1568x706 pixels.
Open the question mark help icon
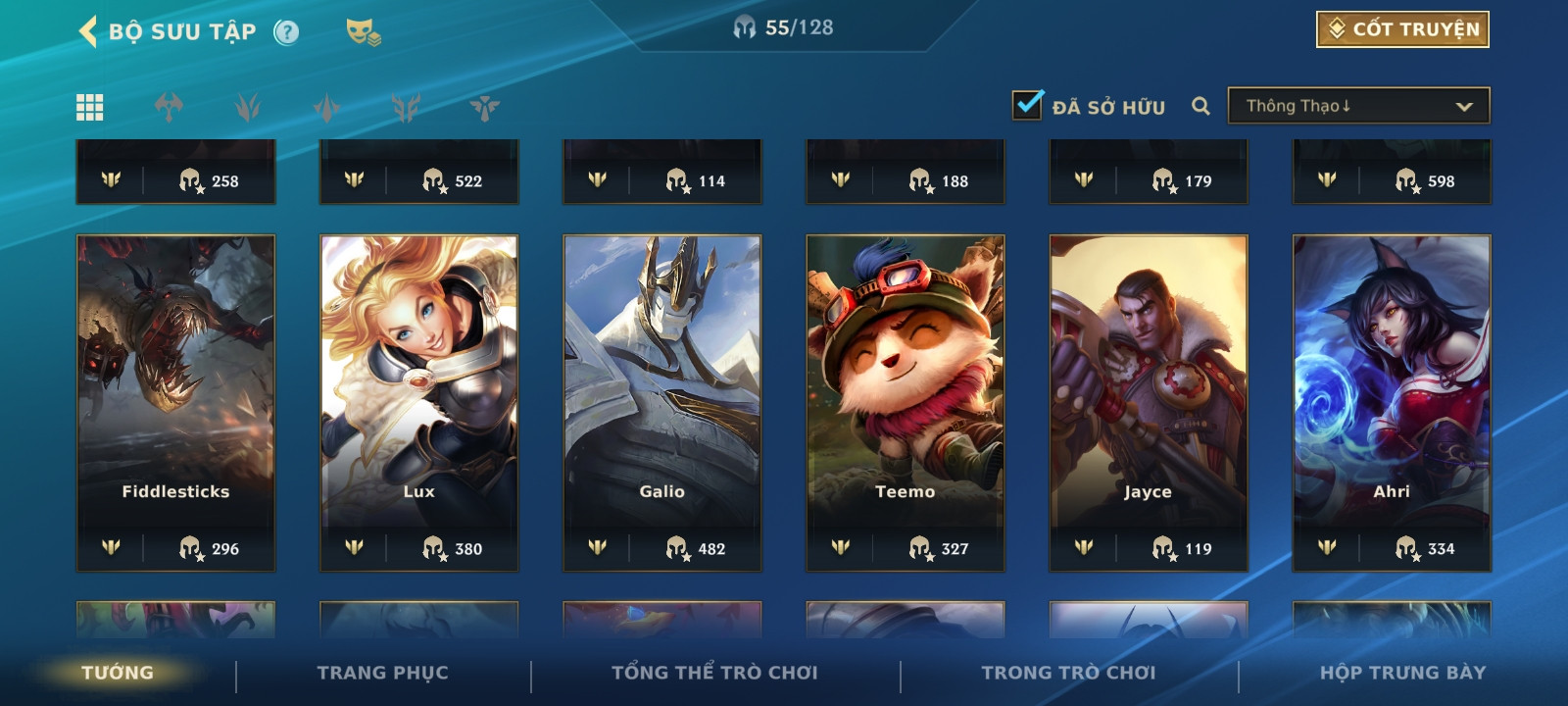[286, 32]
